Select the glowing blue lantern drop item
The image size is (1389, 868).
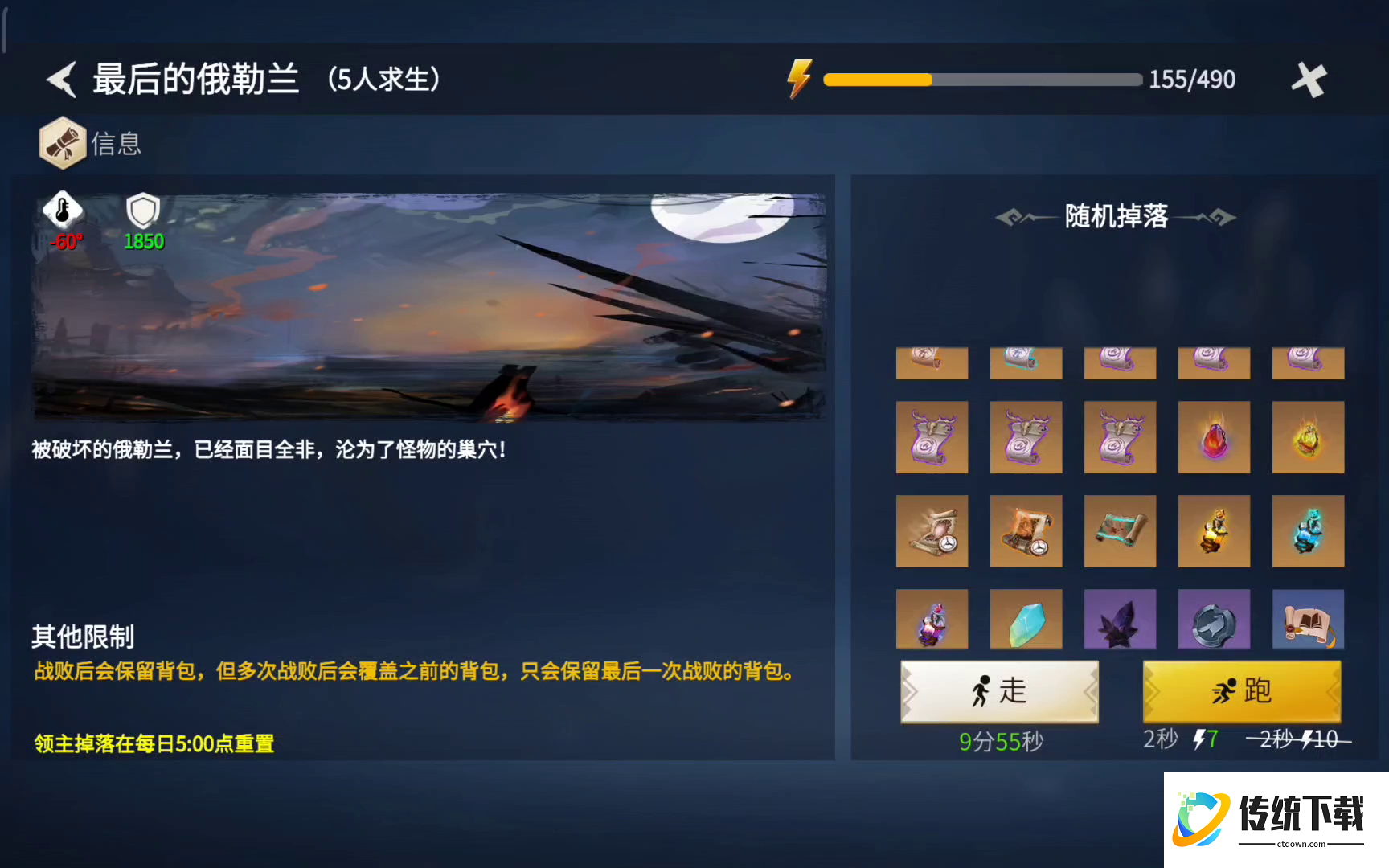1308,530
